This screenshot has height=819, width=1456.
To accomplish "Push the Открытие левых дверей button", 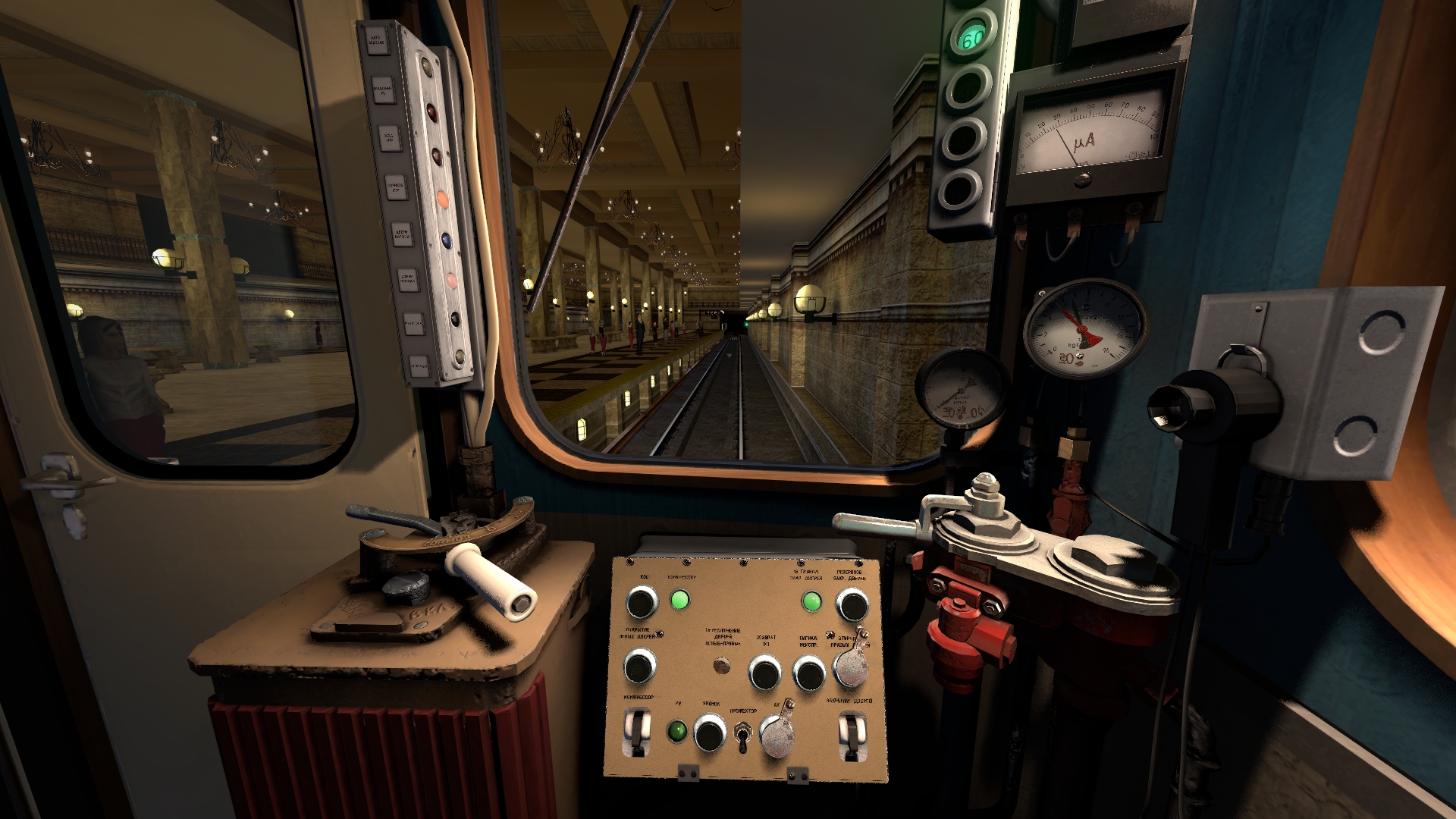I will 639,667.
